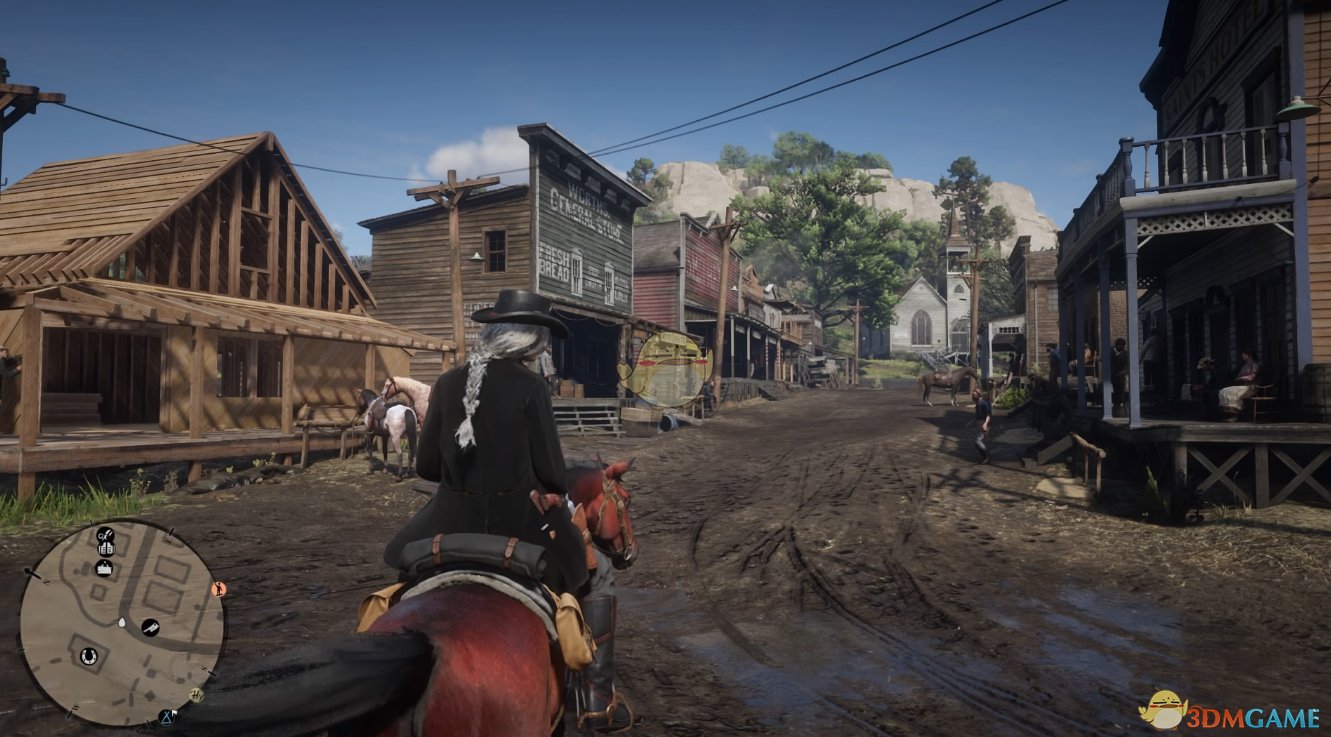Image resolution: width=1331 pixels, height=737 pixels.
Task: Click the Worth's General Store sign
Action: [x=577, y=205]
